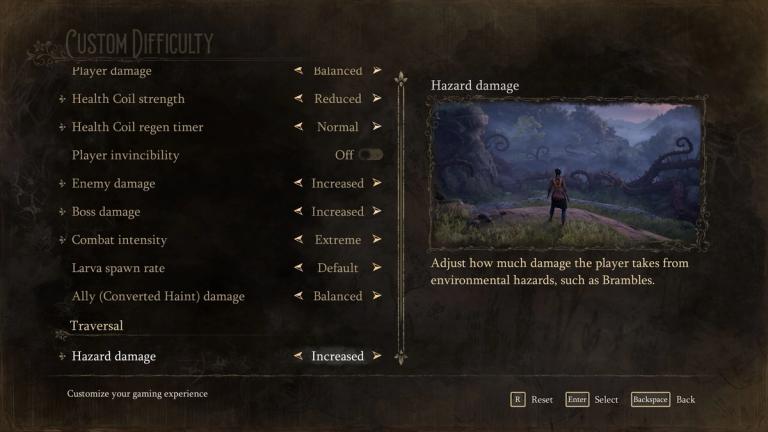This screenshot has width=768, height=432.
Task: Go Back from Custom Difficulty
Action: point(664,399)
